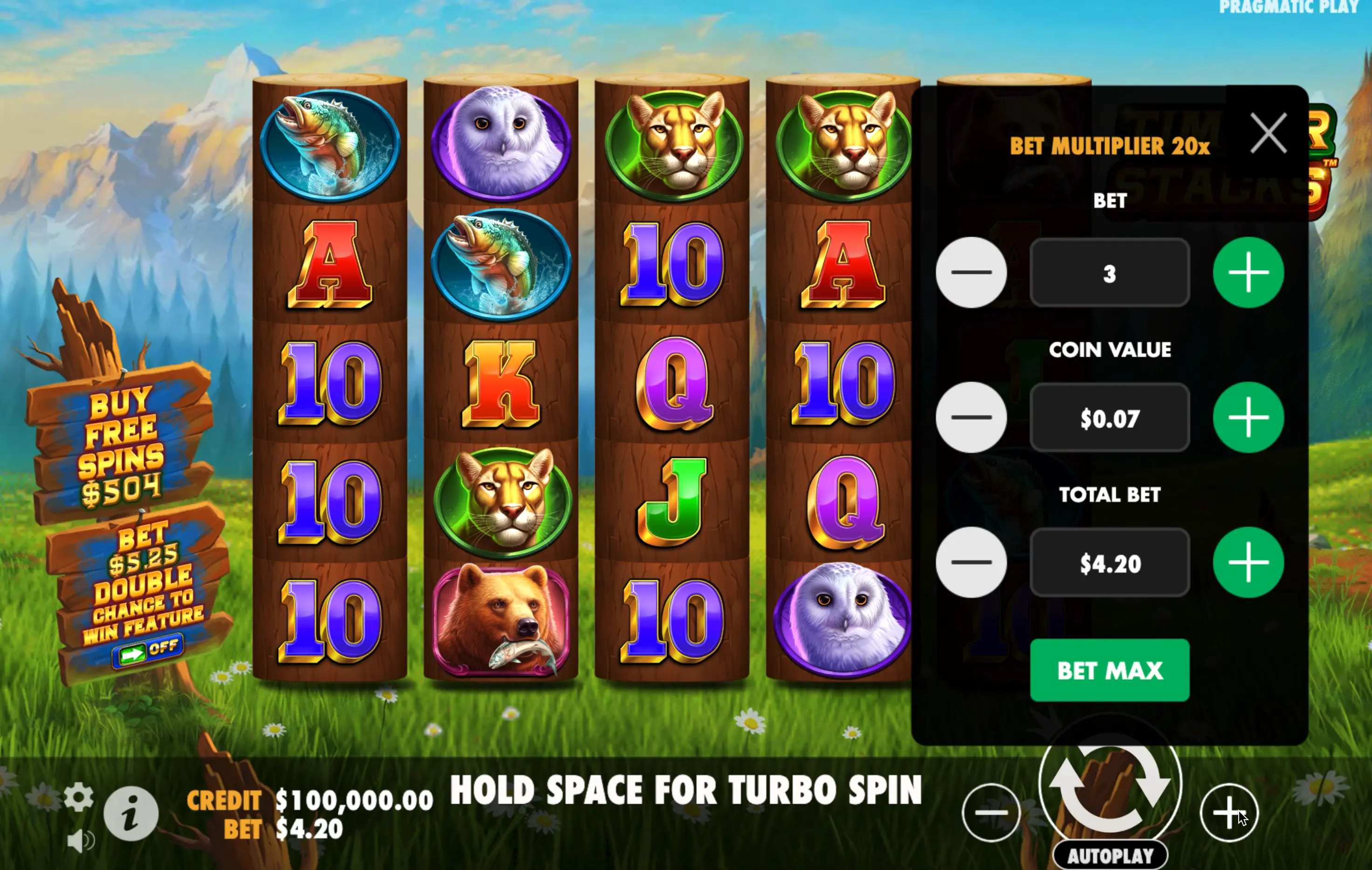This screenshot has width=1372, height=870.
Task: Open the game info paytable
Action: (131, 813)
